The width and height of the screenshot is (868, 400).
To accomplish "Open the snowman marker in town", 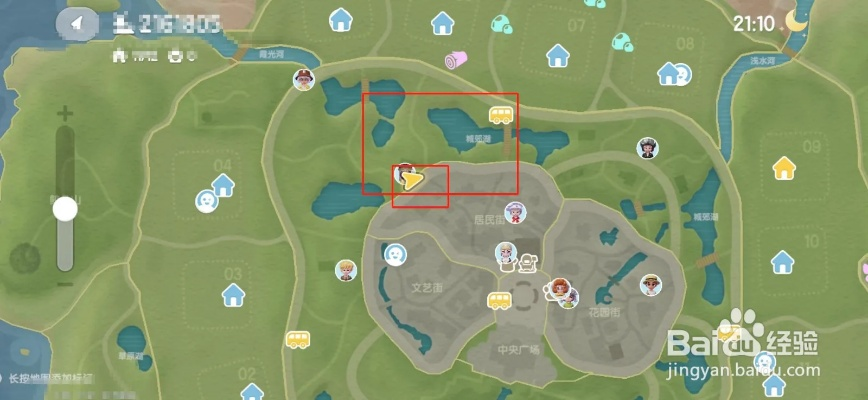I will 527,262.
